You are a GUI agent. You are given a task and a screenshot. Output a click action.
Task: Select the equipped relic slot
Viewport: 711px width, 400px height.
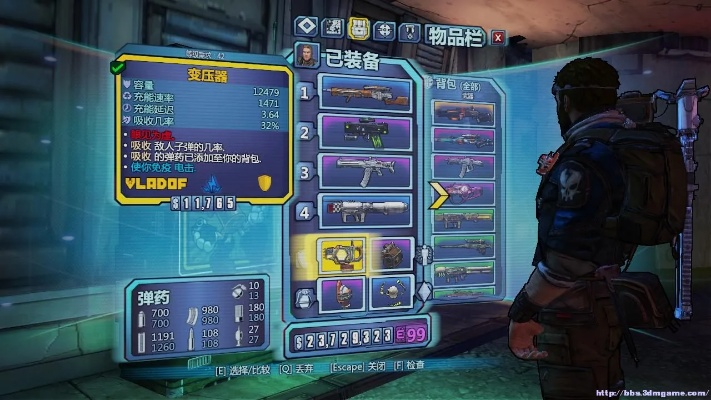click(391, 293)
